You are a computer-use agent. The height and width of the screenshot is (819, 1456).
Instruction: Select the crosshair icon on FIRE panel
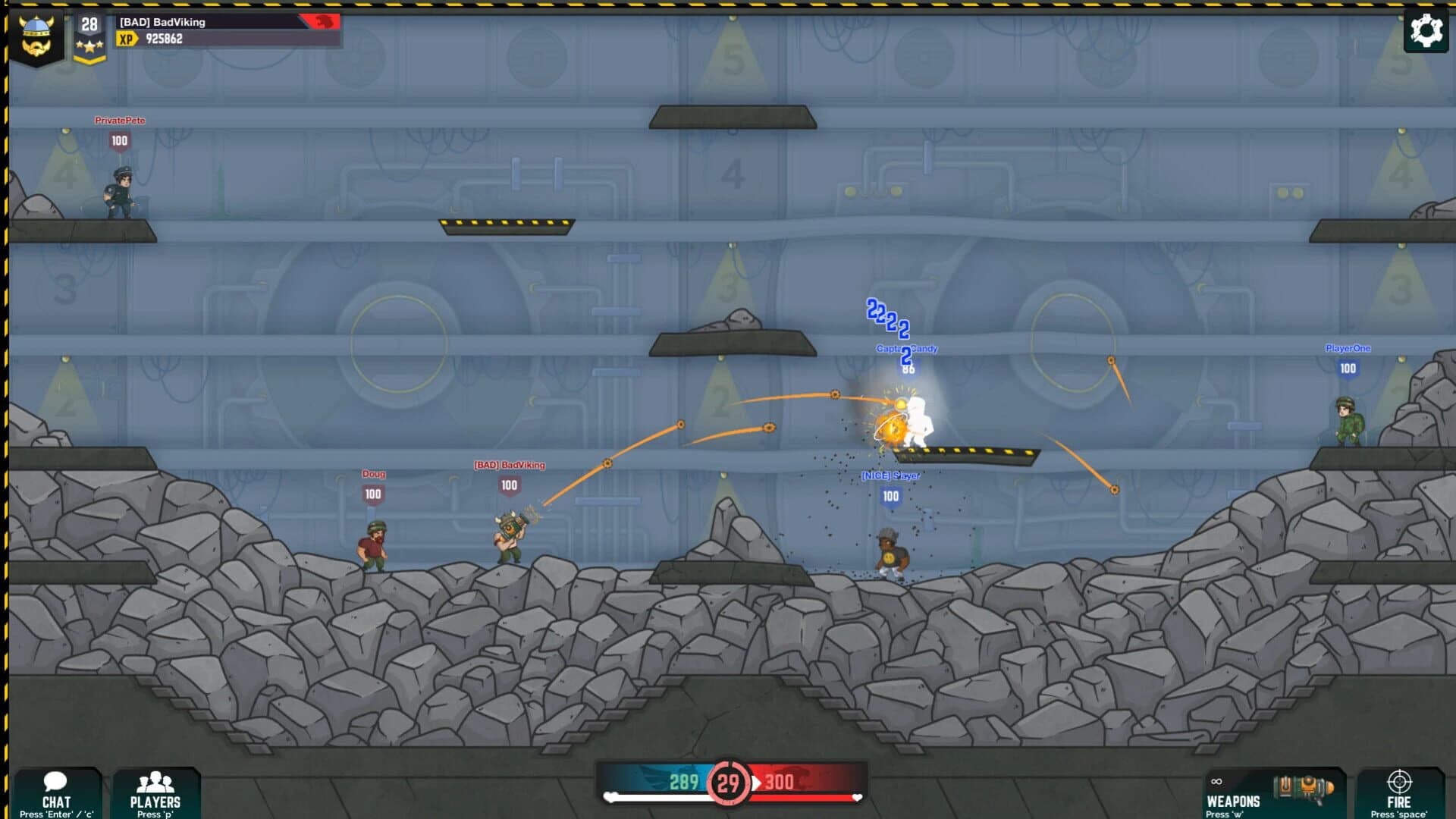1399,783
